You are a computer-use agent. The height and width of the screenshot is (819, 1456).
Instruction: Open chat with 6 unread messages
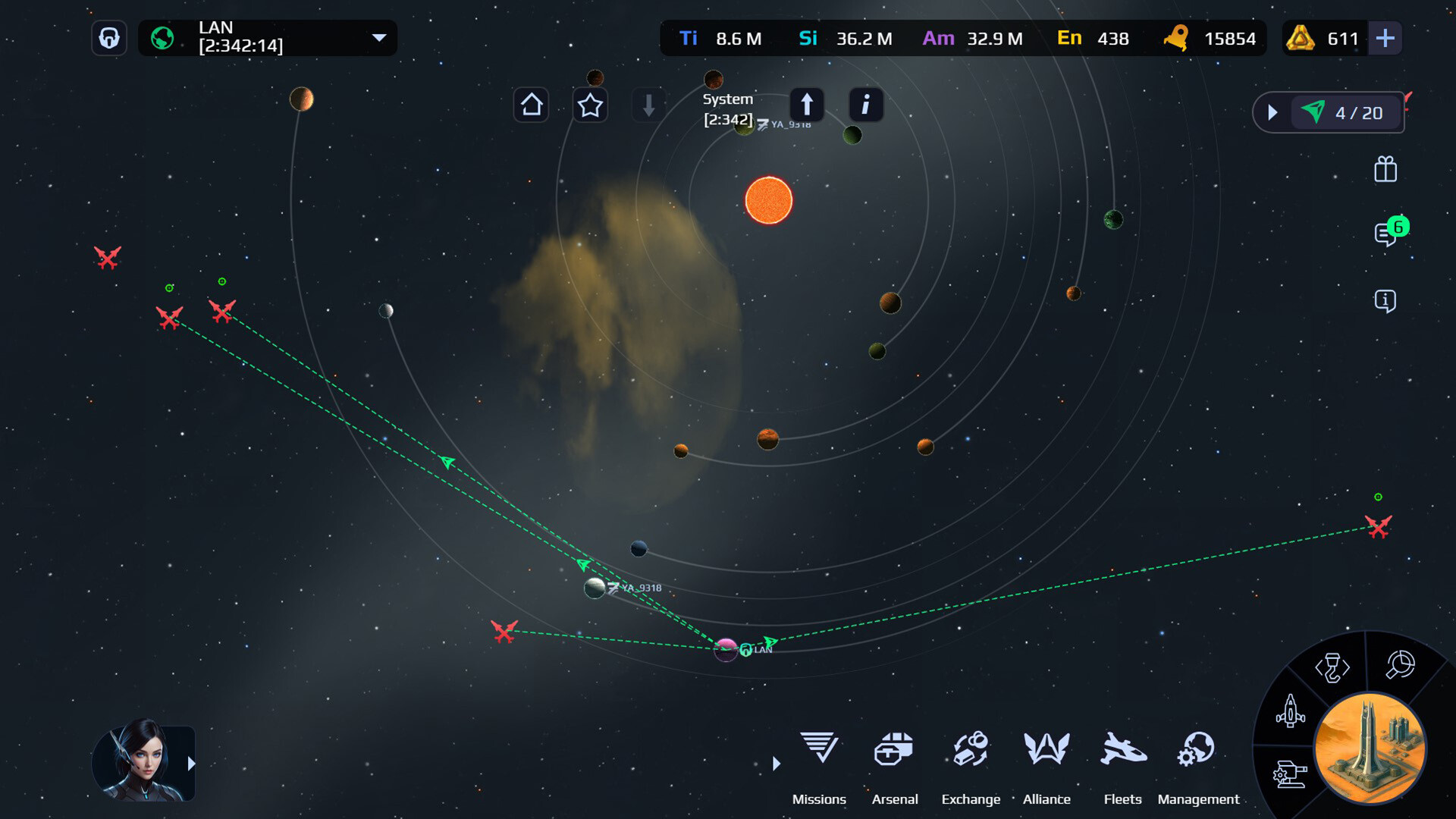click(1385, 235)
